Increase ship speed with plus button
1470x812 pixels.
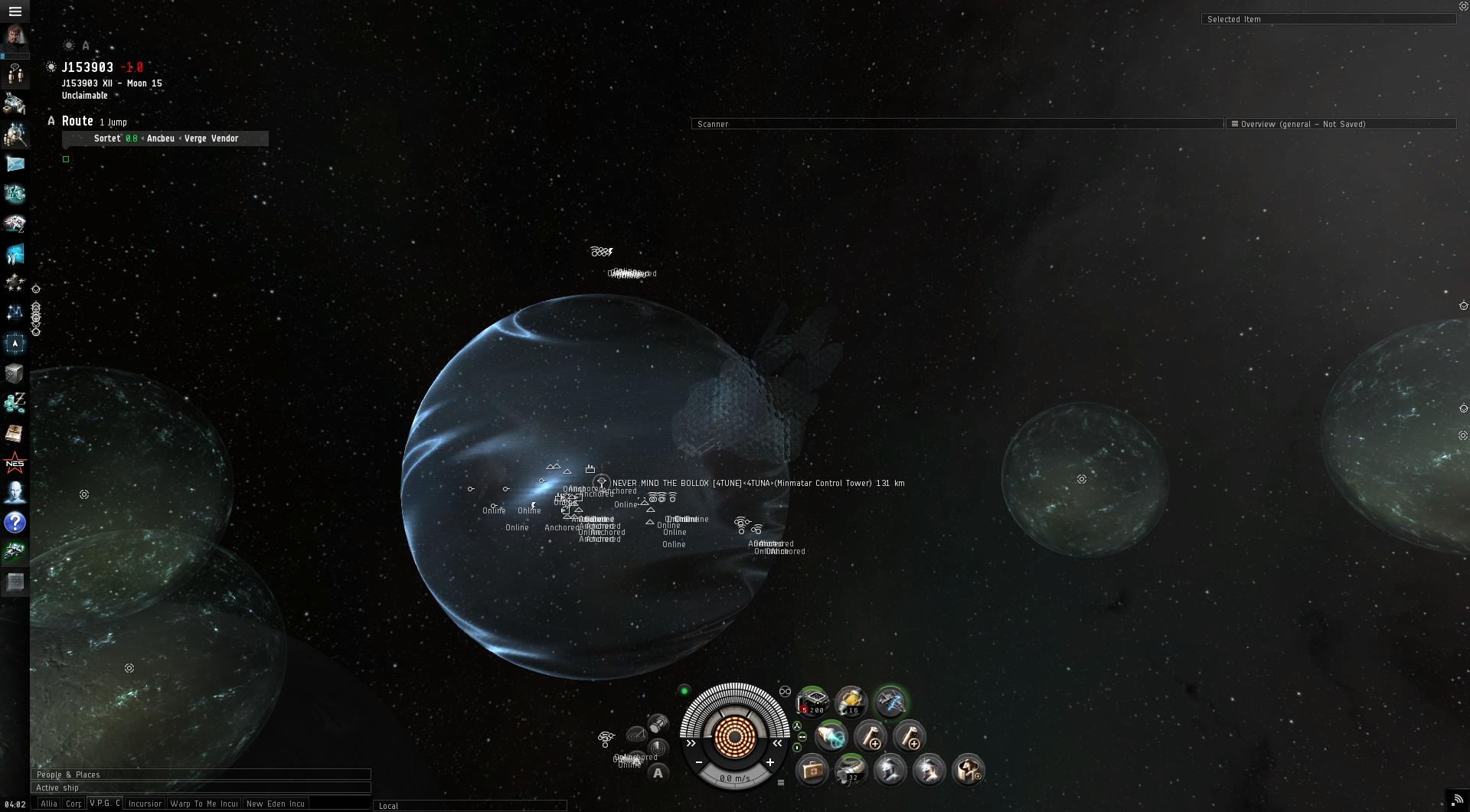[770, 762]
